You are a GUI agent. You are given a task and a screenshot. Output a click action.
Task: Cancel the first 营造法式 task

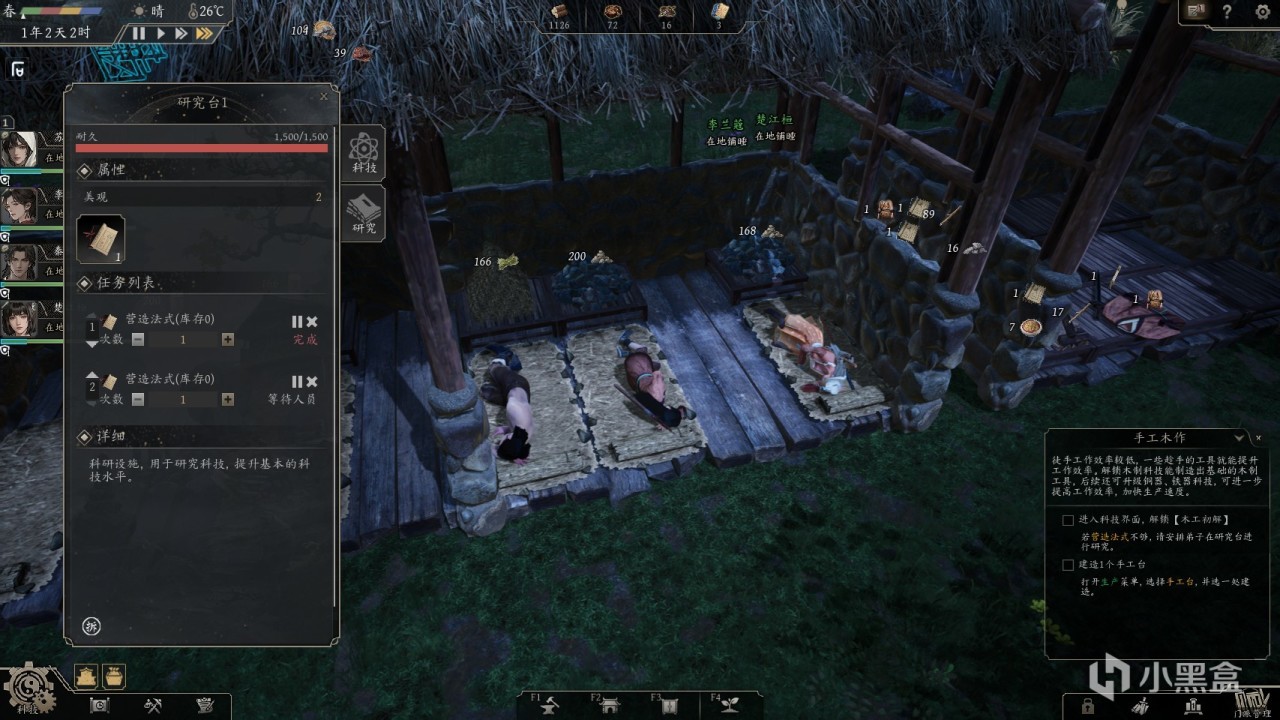(312, 322)
